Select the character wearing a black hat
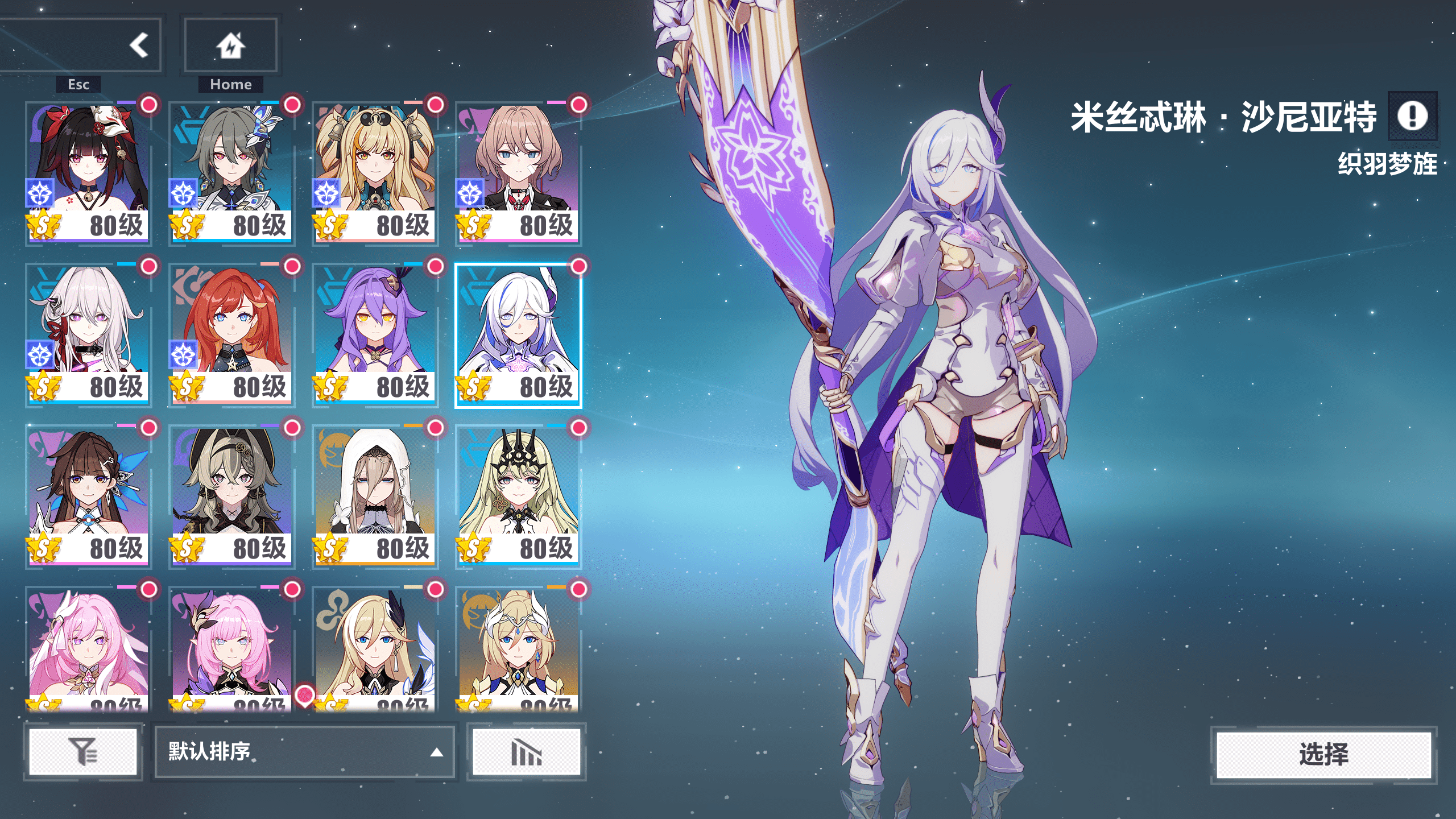This screenshot has height=819, width=1456. [x=231, y=495]
